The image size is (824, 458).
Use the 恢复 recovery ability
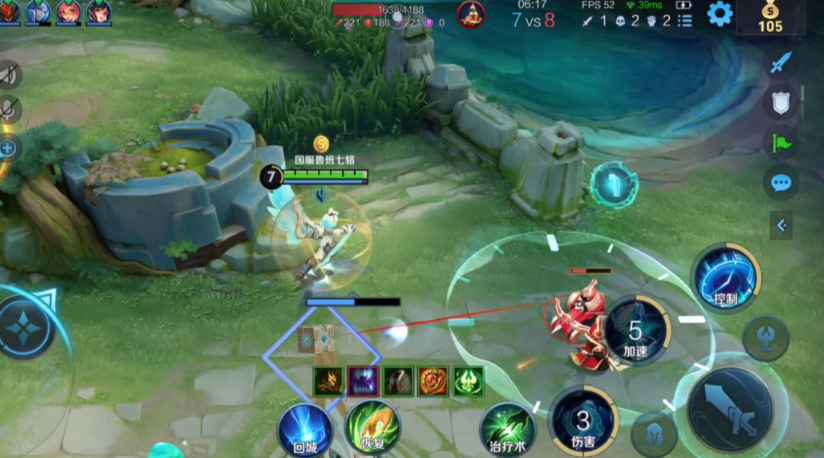(373, 427)
